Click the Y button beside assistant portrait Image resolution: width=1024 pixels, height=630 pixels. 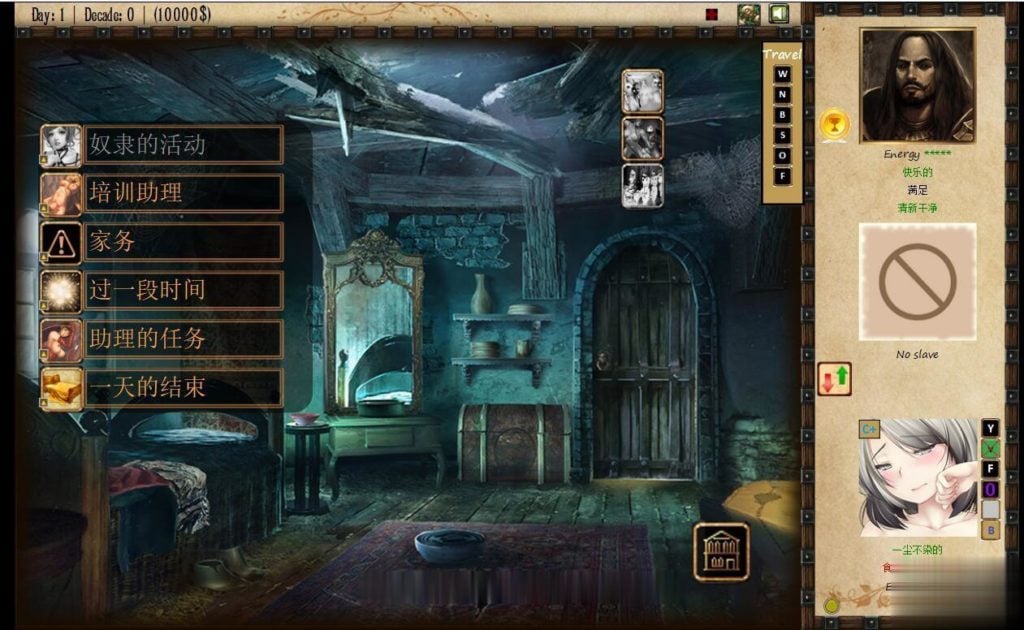pos(990,428)
